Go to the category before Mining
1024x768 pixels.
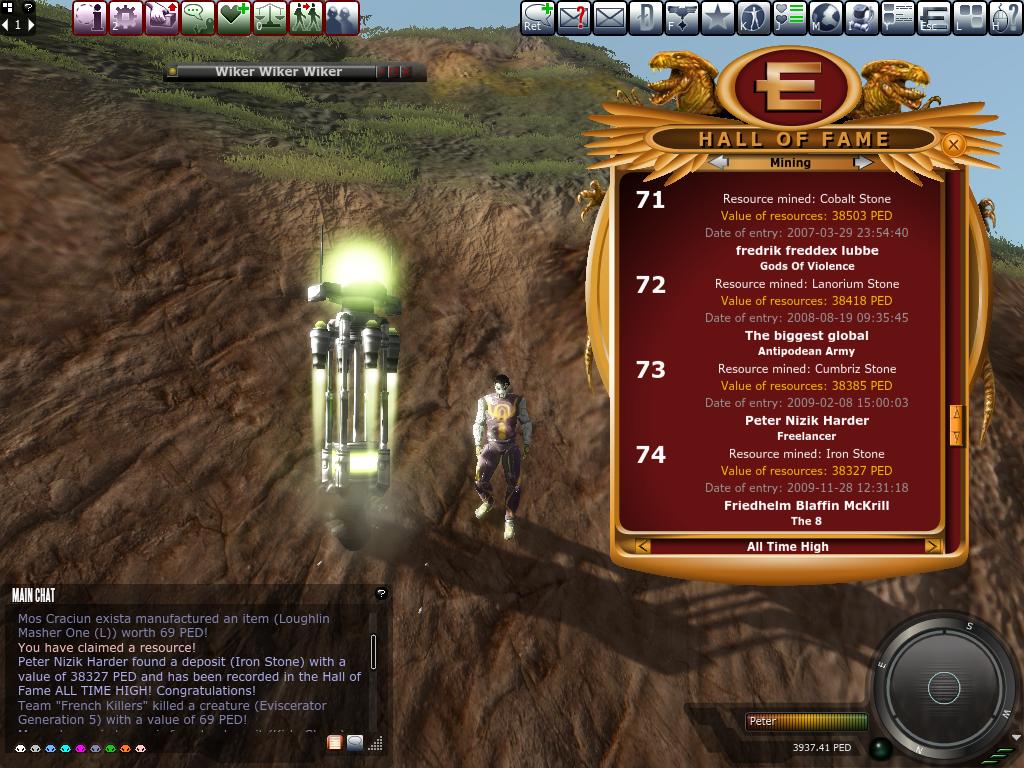click(718, 162)
